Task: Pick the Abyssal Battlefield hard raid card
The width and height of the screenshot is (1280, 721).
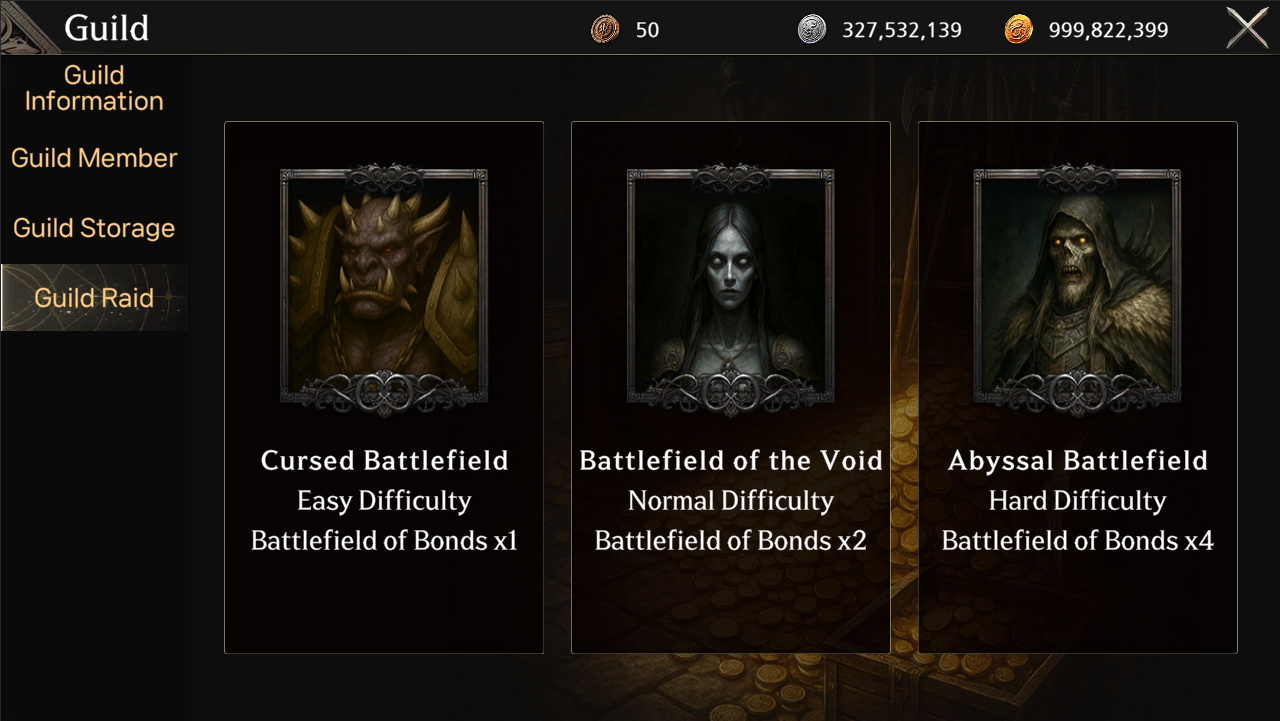Action: click(1078, 388)
